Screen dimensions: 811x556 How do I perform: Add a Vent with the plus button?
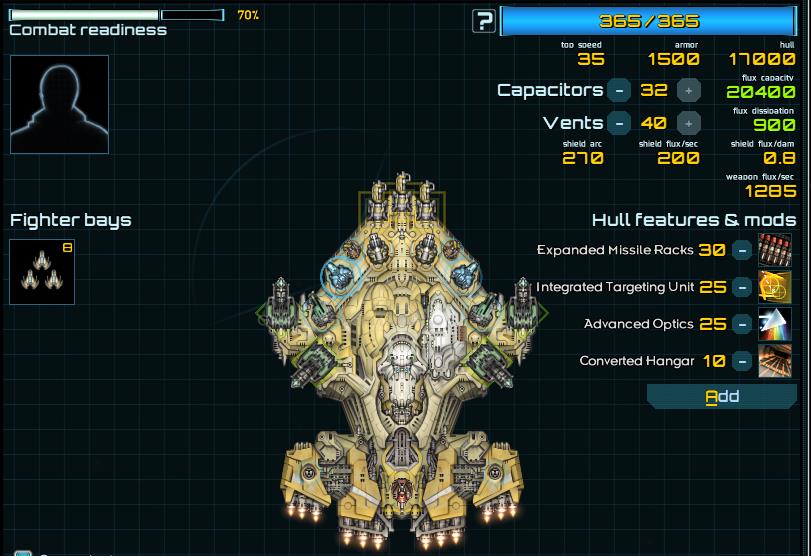click(688, 123)
